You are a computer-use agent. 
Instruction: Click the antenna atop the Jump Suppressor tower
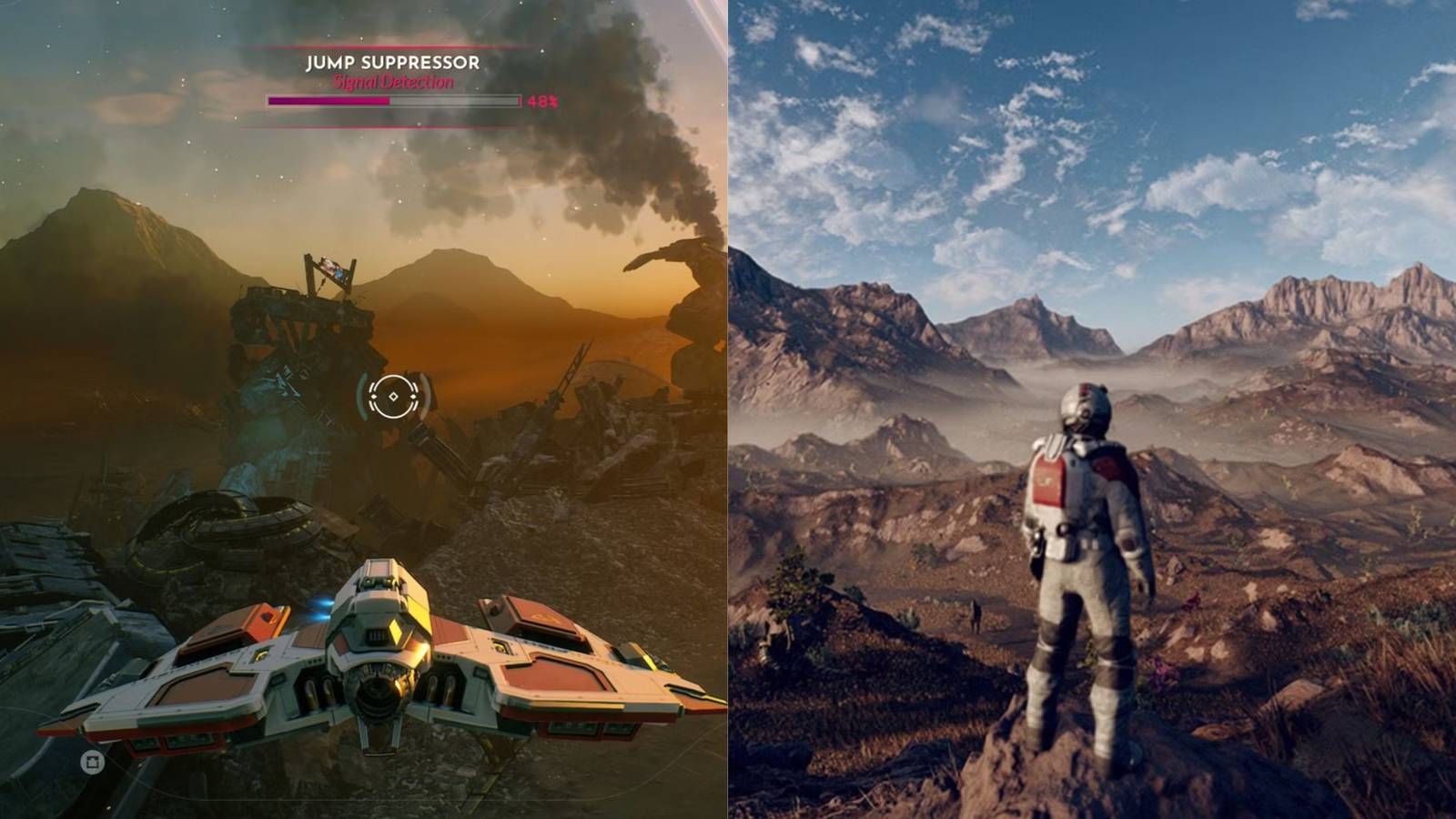[x=323, y=267]
